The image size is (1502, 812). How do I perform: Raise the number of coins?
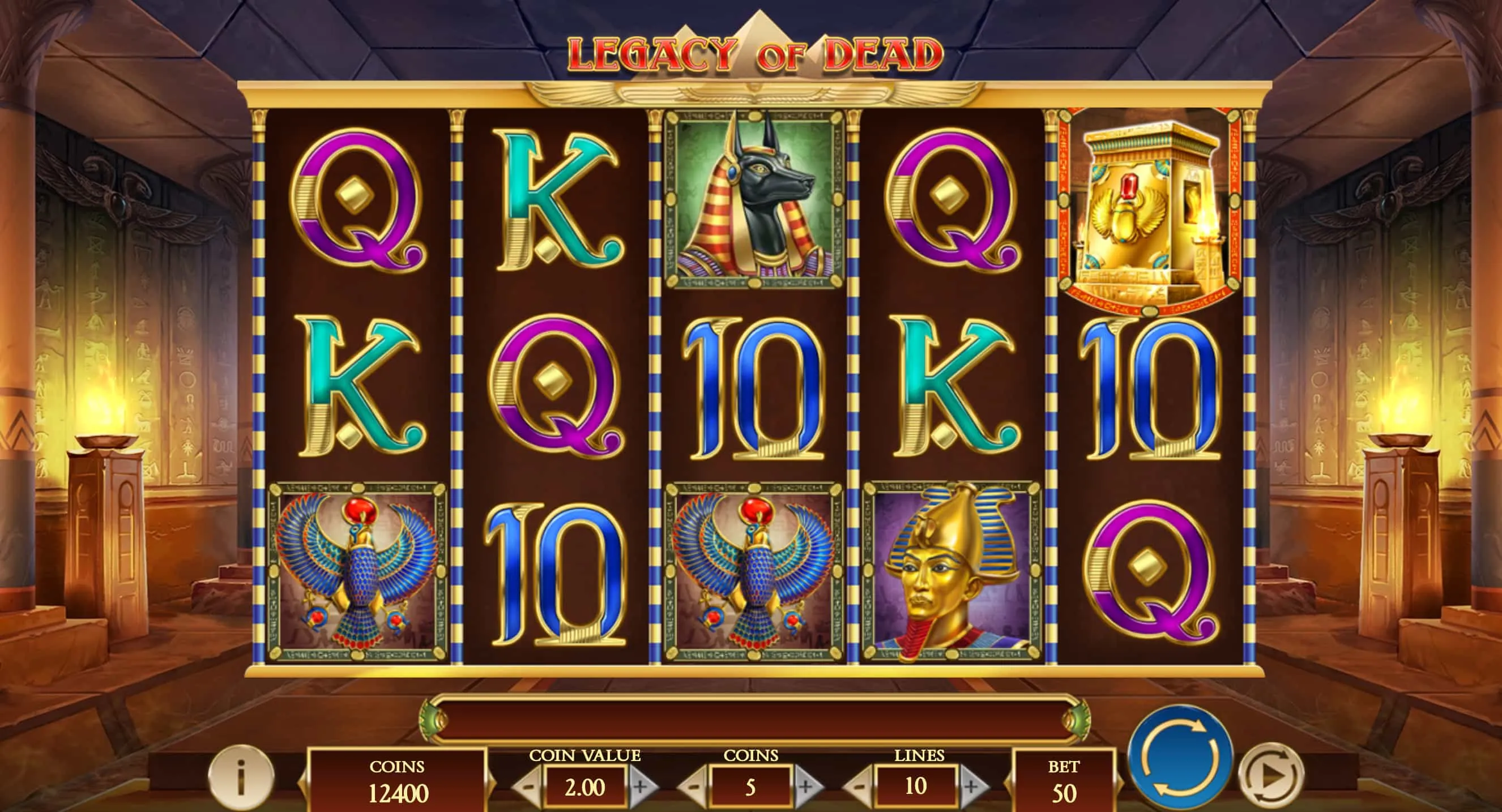pos(806,787)
